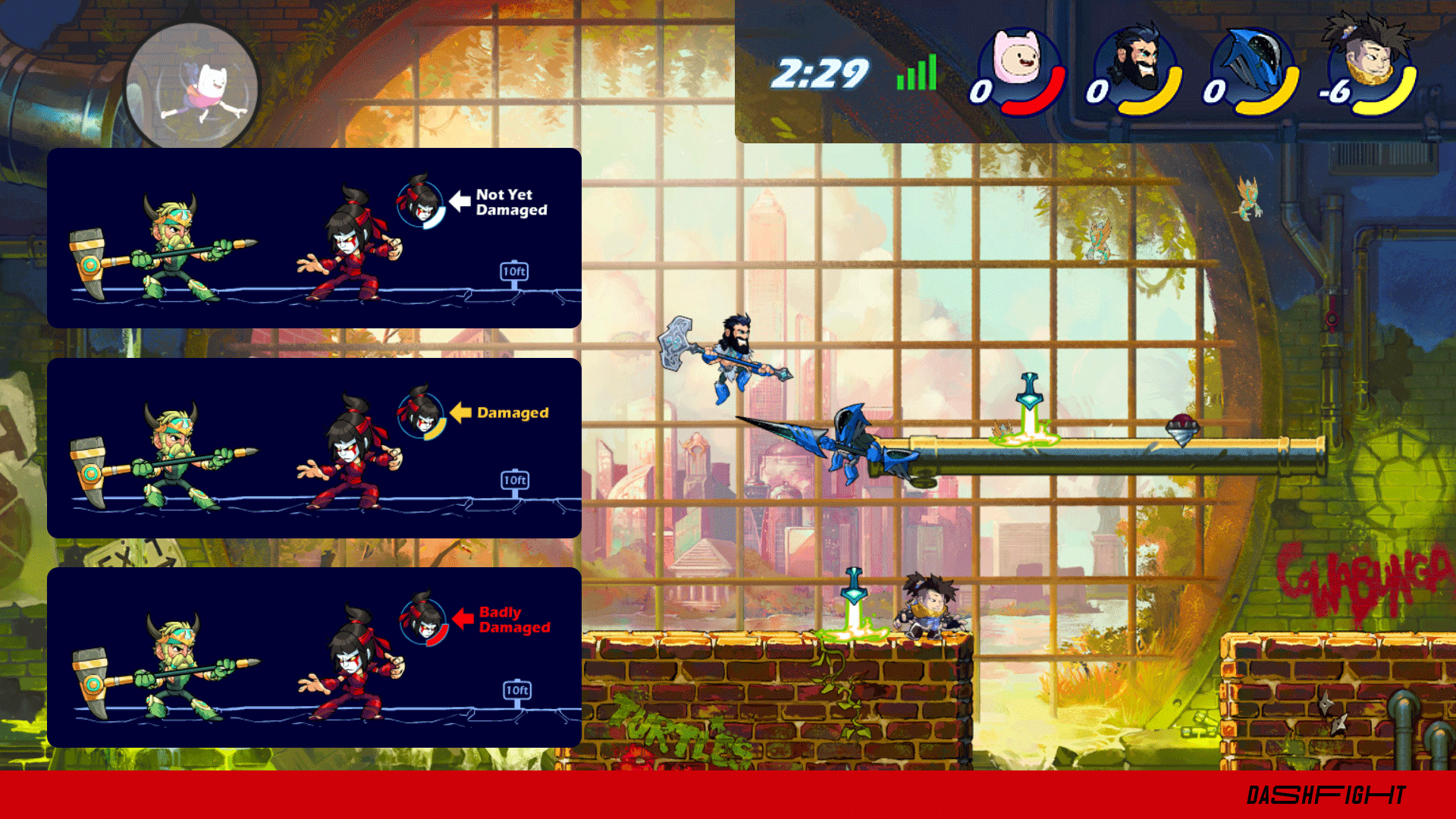The height and width of the screenshot is (819, 1456).
Task: Open the yellow "Damaged" example panel
Action: click(314, 448)
